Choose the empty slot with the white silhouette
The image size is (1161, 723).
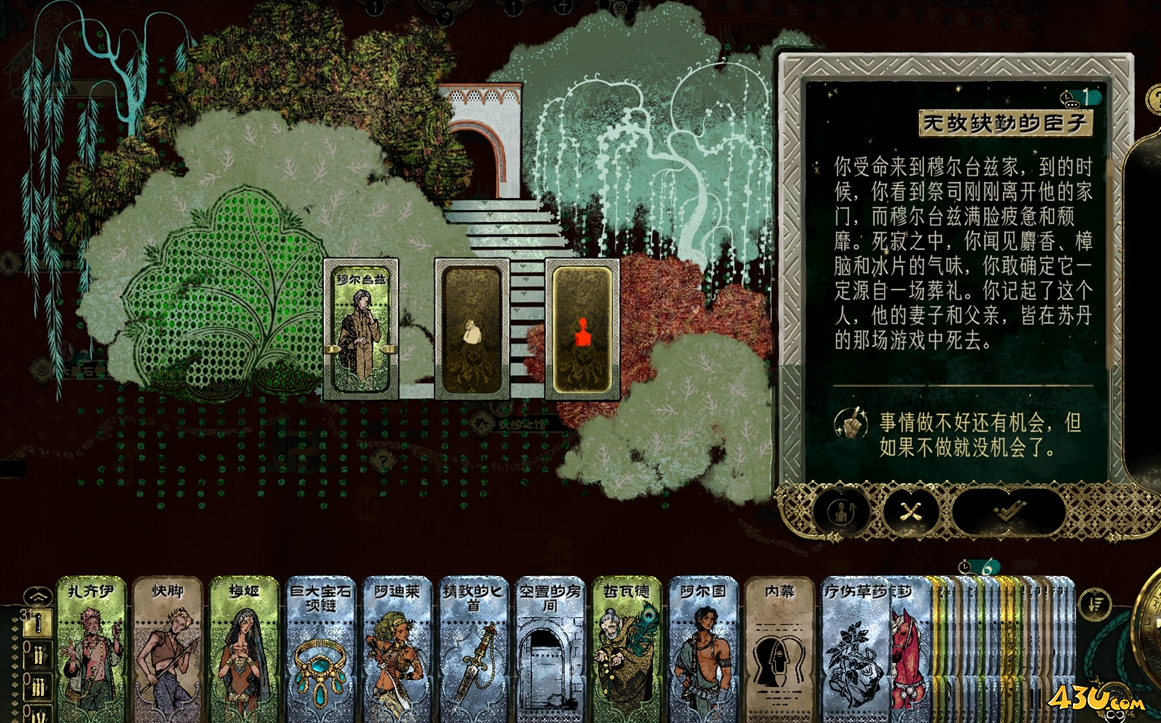point(472,329)
